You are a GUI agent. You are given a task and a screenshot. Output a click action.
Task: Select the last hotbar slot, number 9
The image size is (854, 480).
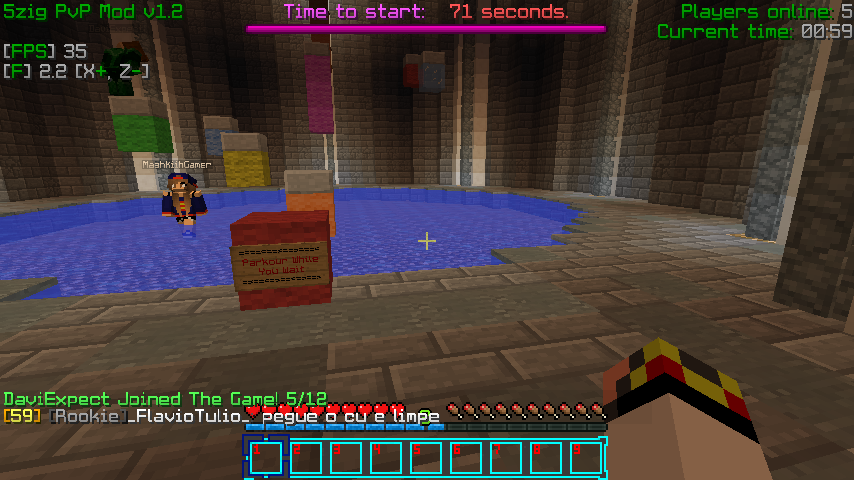[586, 458]
